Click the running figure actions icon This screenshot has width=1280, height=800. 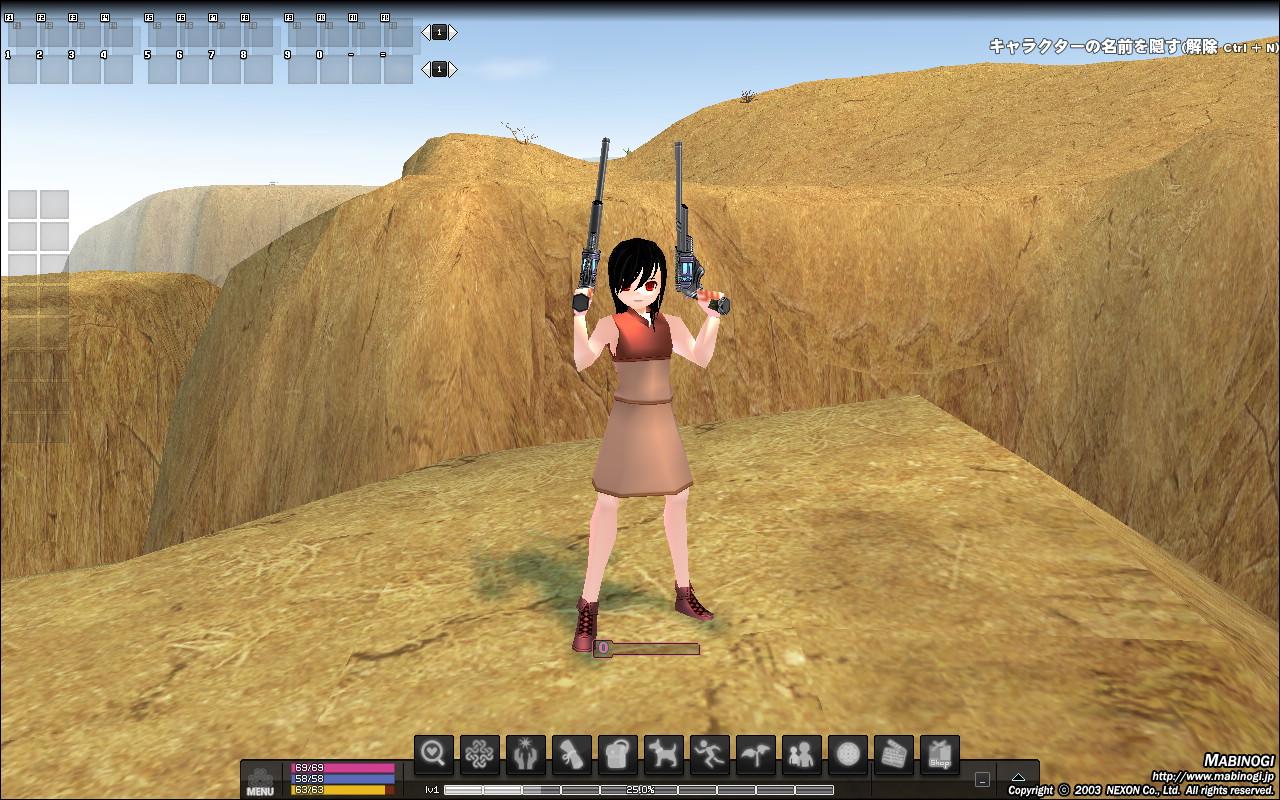click(x=710, y=754)
